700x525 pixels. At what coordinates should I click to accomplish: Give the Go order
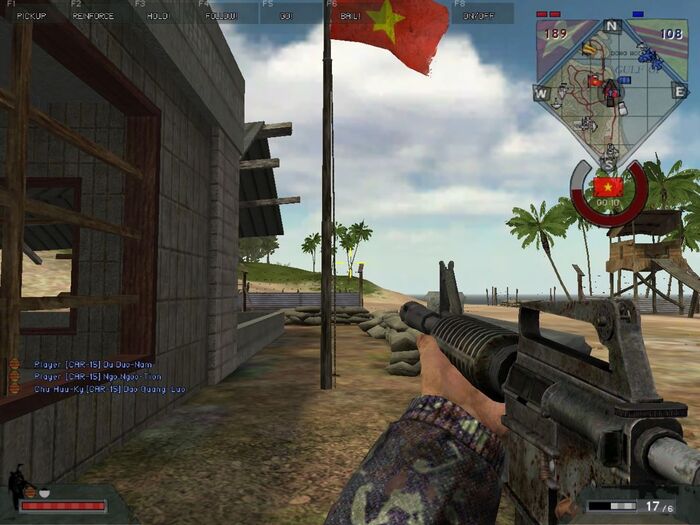point(285,15)
